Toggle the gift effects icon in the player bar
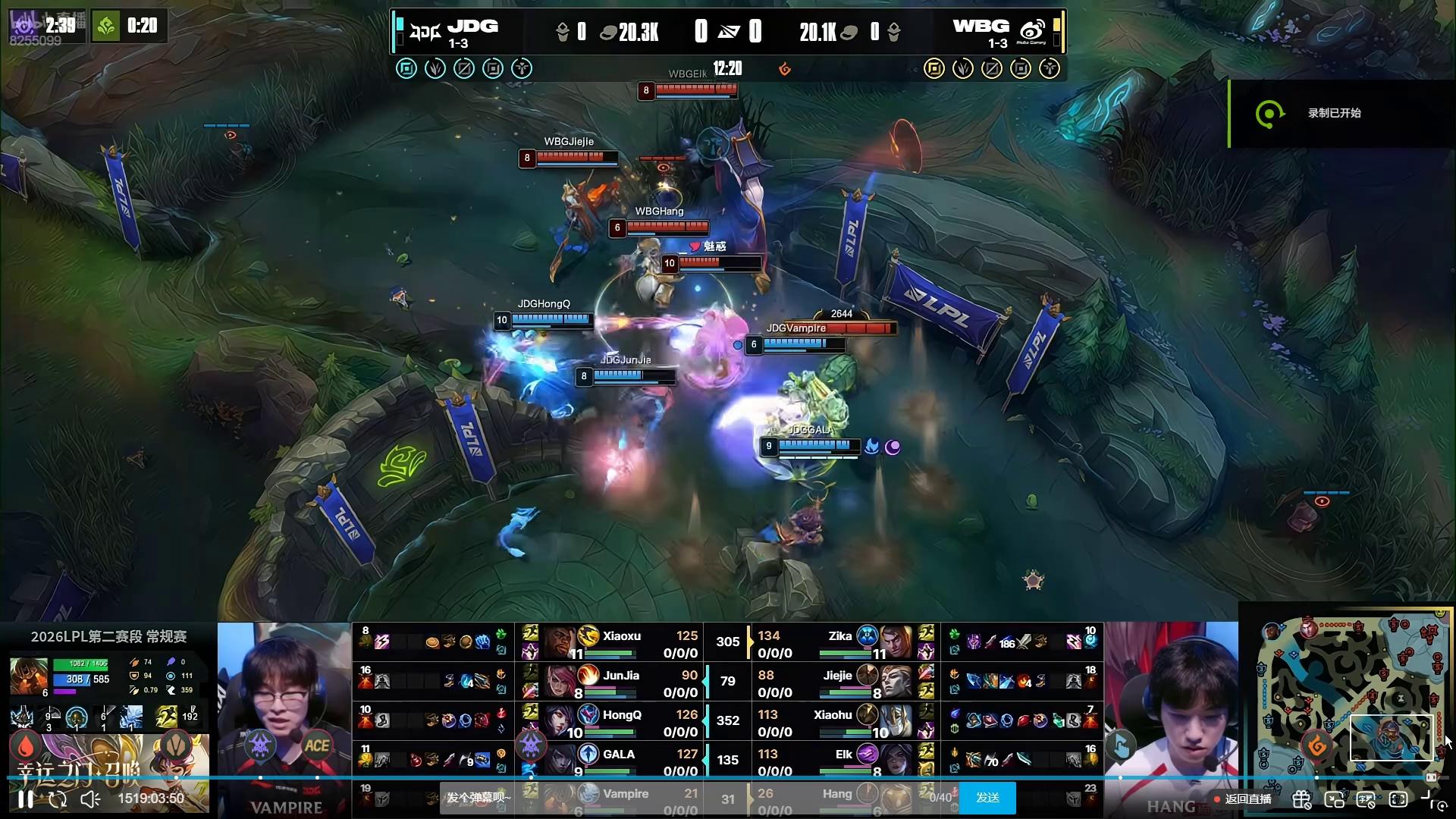Image resolution: width=1456 pixels, height=819 pixels. click(1301, 799)
